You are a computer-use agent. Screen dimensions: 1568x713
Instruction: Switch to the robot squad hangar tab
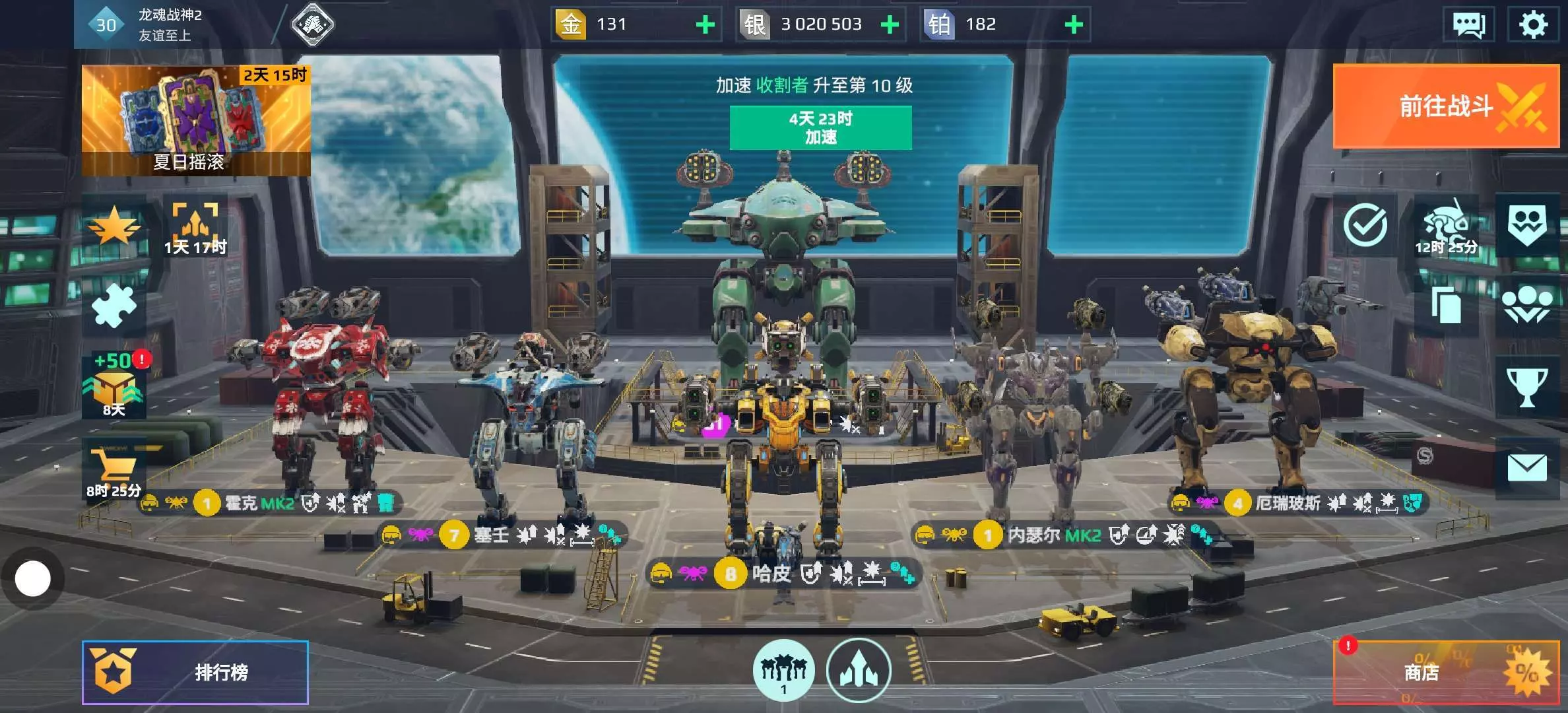tap(783, 670)
